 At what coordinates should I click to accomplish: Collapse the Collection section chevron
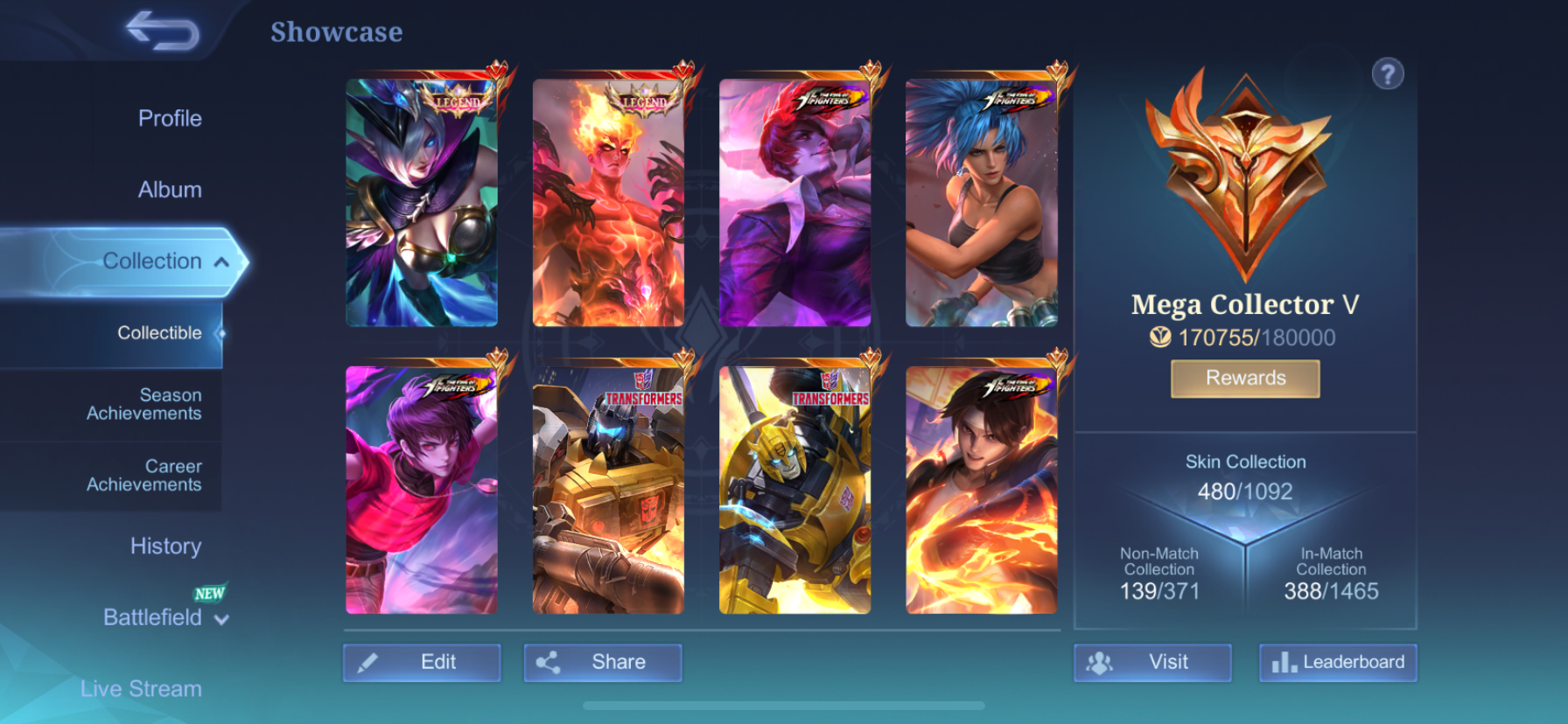tap(221, 261)
